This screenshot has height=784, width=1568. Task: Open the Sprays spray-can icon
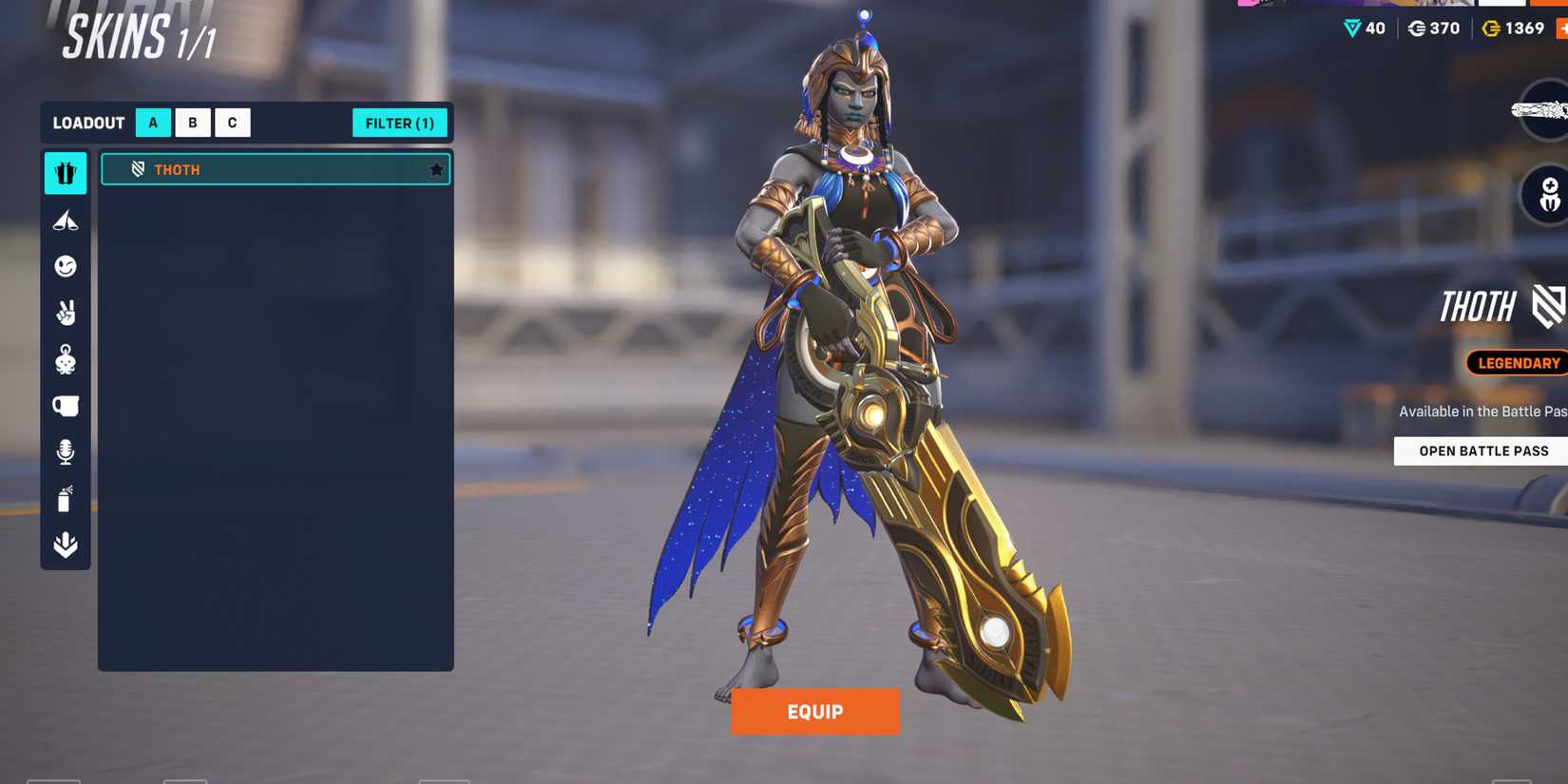(65, 499)
